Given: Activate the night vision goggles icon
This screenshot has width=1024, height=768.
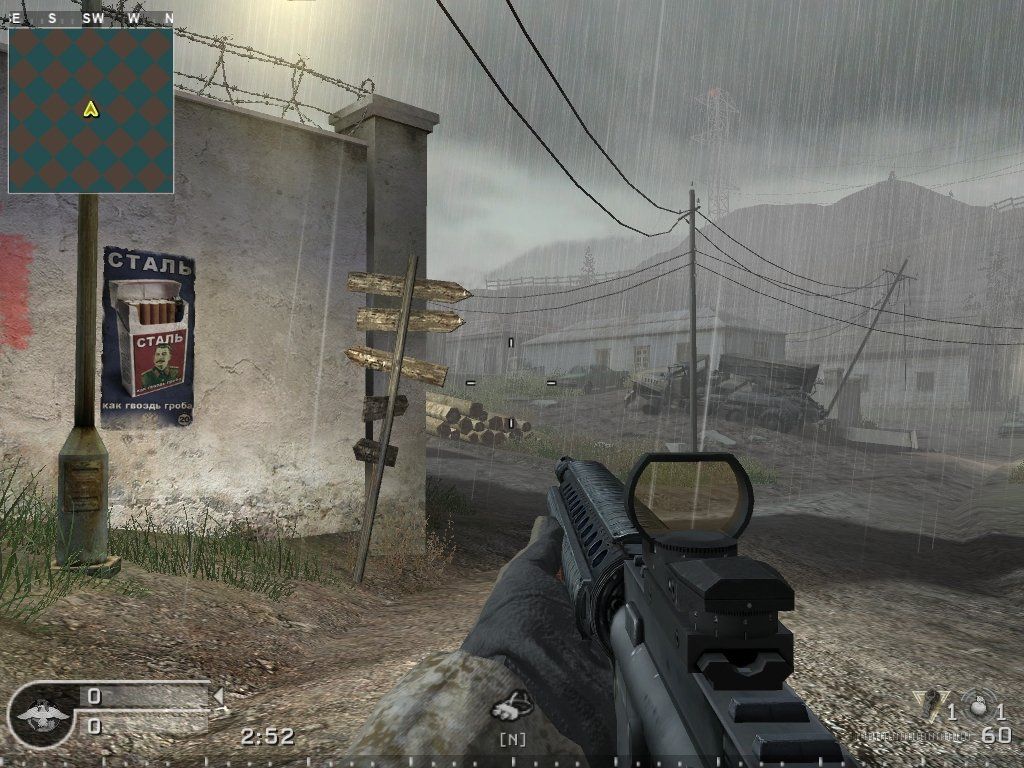Looking at the screenshot, I should click(x=512, y=707).
